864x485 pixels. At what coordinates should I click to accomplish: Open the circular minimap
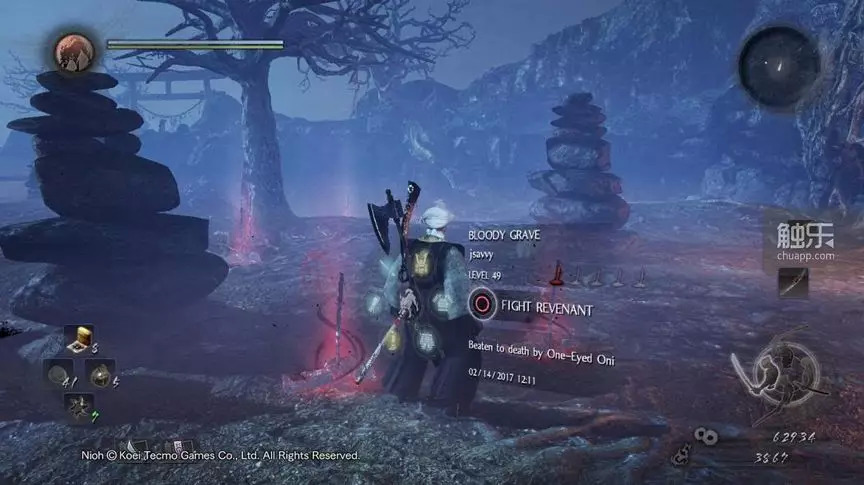tap(779, 66)
